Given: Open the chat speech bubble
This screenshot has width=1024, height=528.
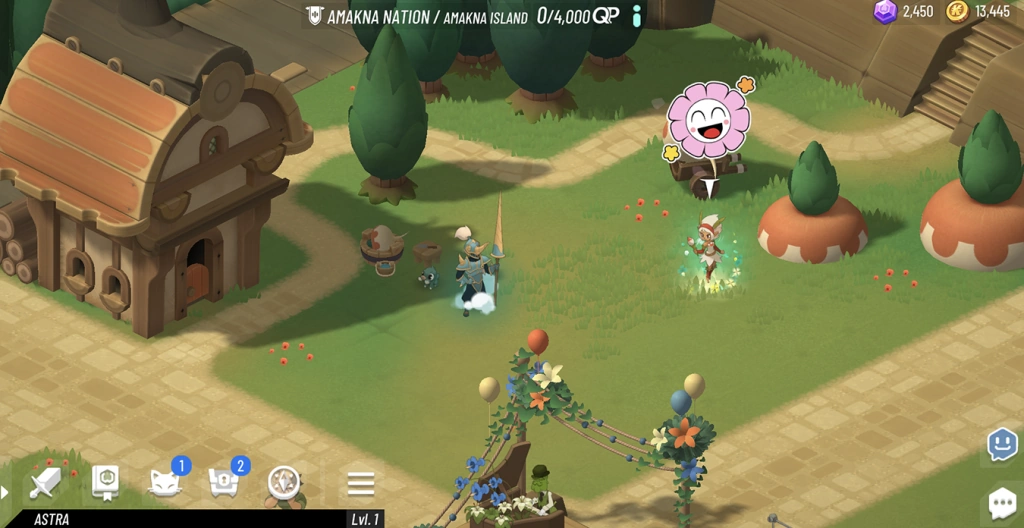Looking at the screenshot, I should tap(1002, 502).
